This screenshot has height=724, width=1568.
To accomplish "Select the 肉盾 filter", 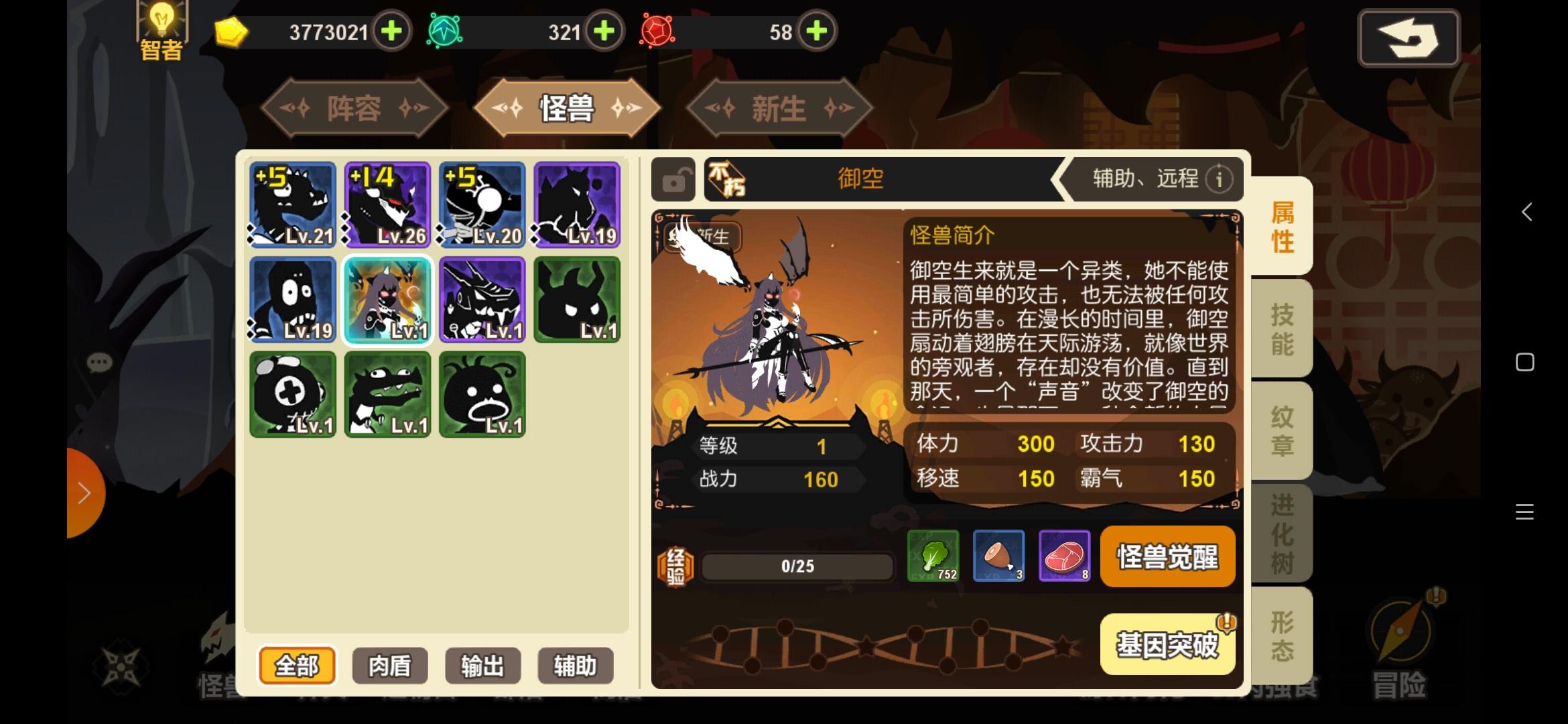I will point(389,666).
